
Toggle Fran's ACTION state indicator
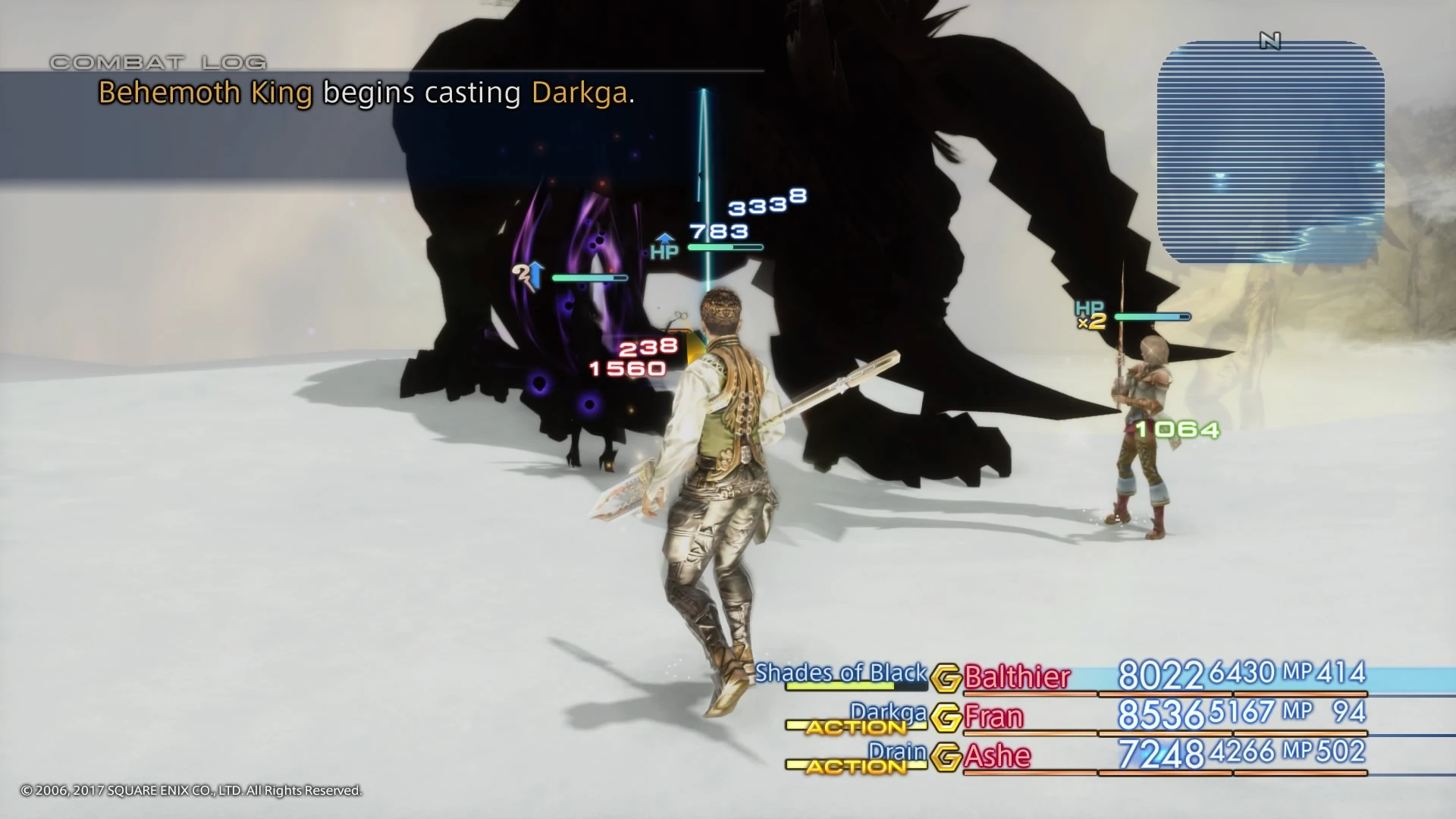pos(857,727)
